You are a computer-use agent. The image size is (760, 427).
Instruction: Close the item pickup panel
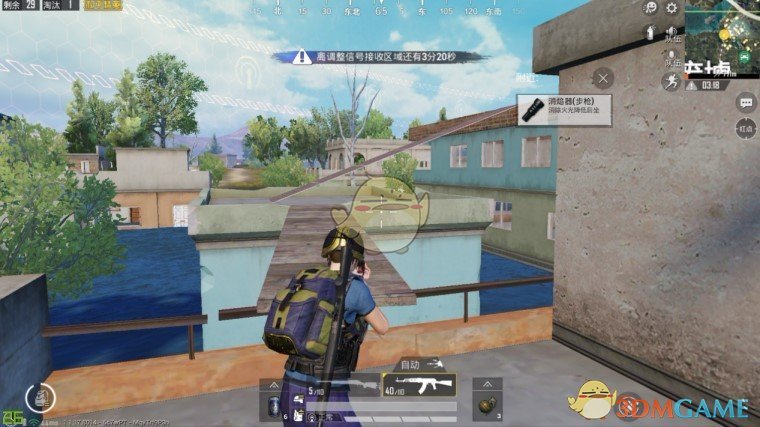[x=602, y=76]
